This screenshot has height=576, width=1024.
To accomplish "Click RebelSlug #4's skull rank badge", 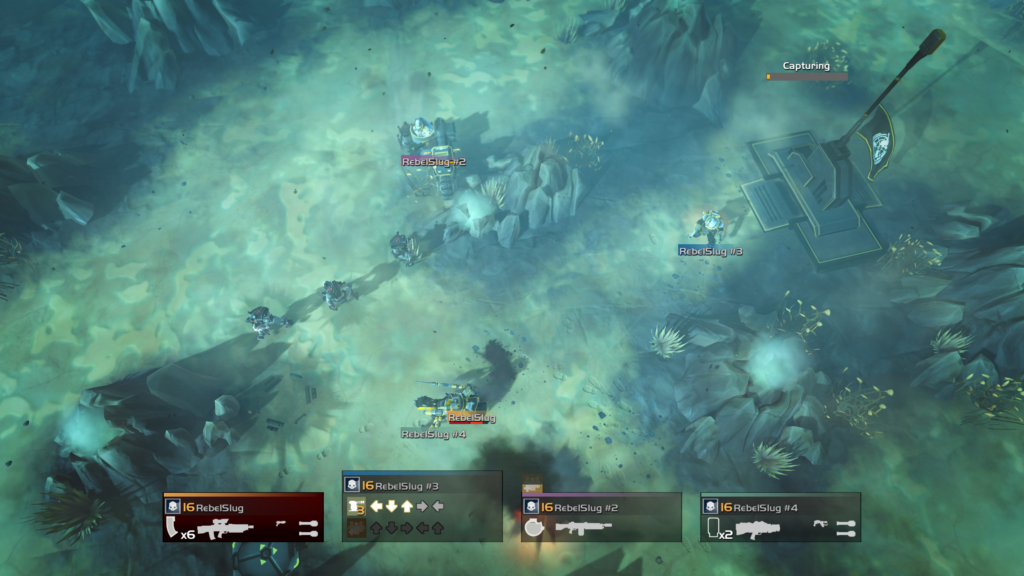I will pyautogui.click(x=709, y=507).
